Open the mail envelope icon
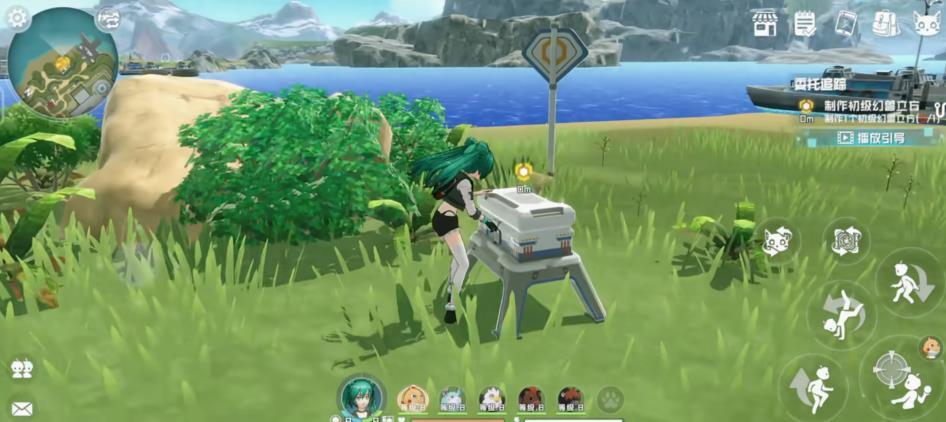946x422 pixels. (21, 407)
